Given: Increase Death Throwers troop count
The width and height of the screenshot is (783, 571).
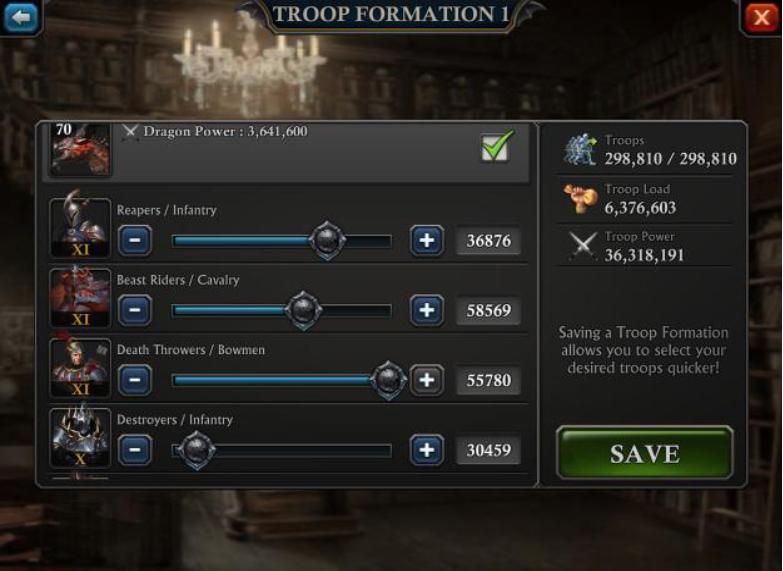Looking at the screenshot, I should click(x=427, y=380).
